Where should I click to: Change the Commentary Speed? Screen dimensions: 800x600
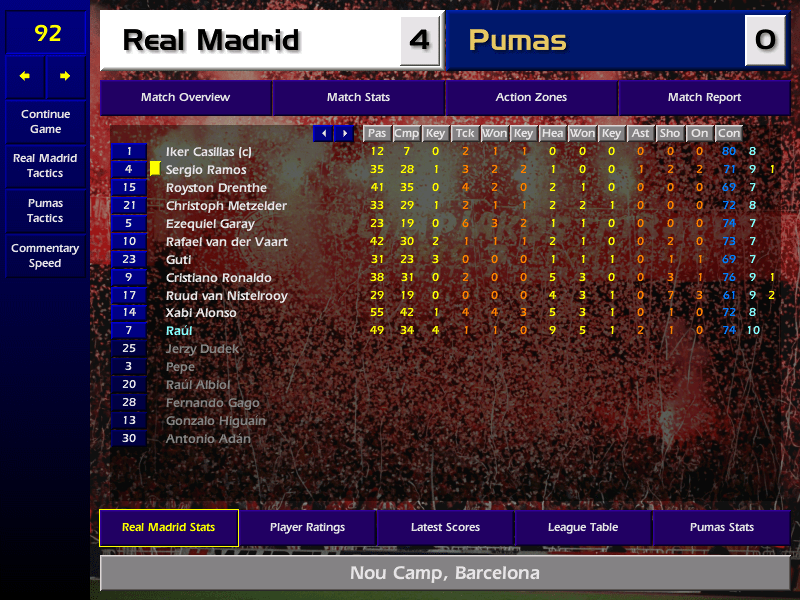pyautogui.click(x=45, y=255)
